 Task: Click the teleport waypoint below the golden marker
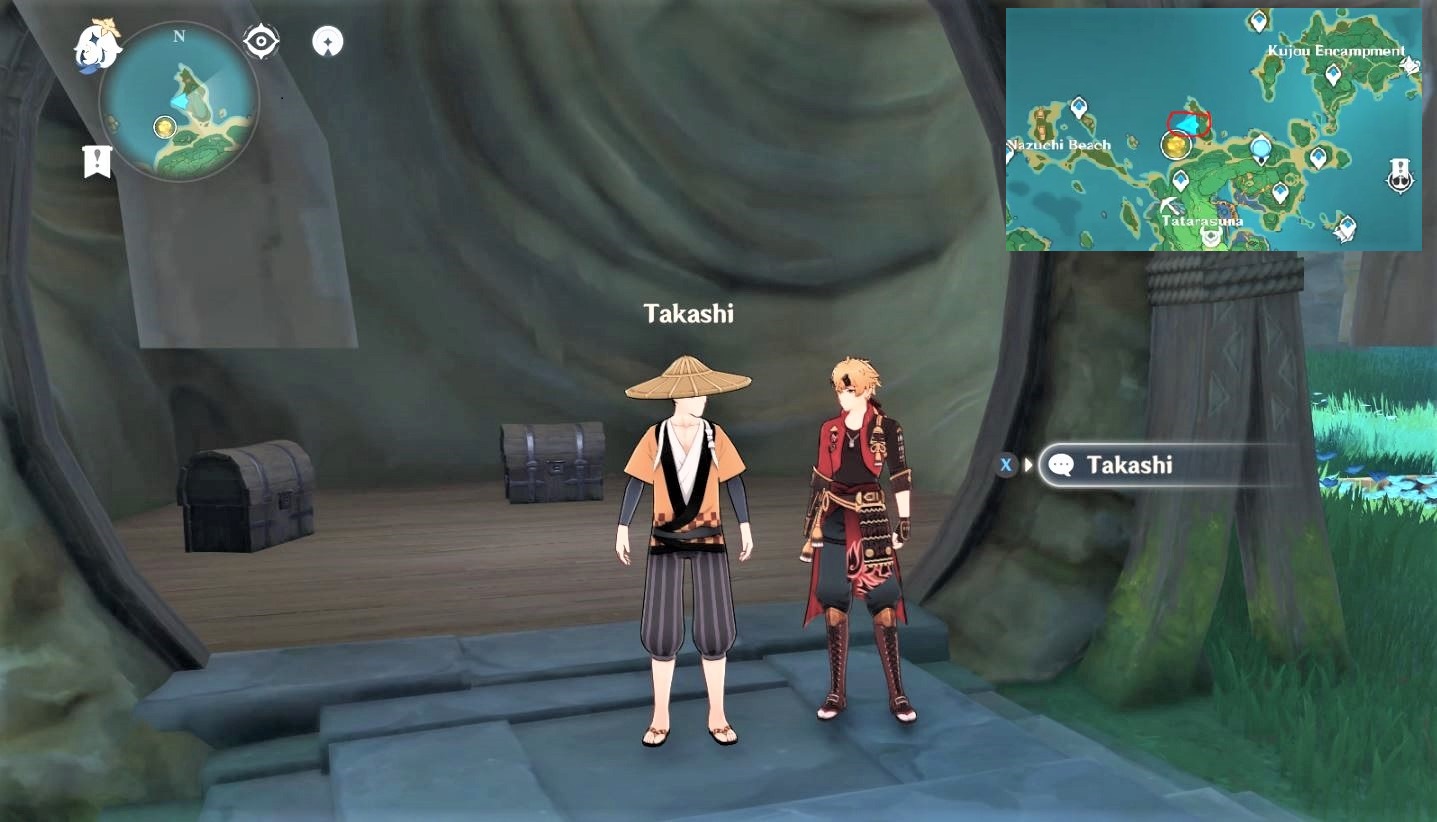[x=1181, y=178]
